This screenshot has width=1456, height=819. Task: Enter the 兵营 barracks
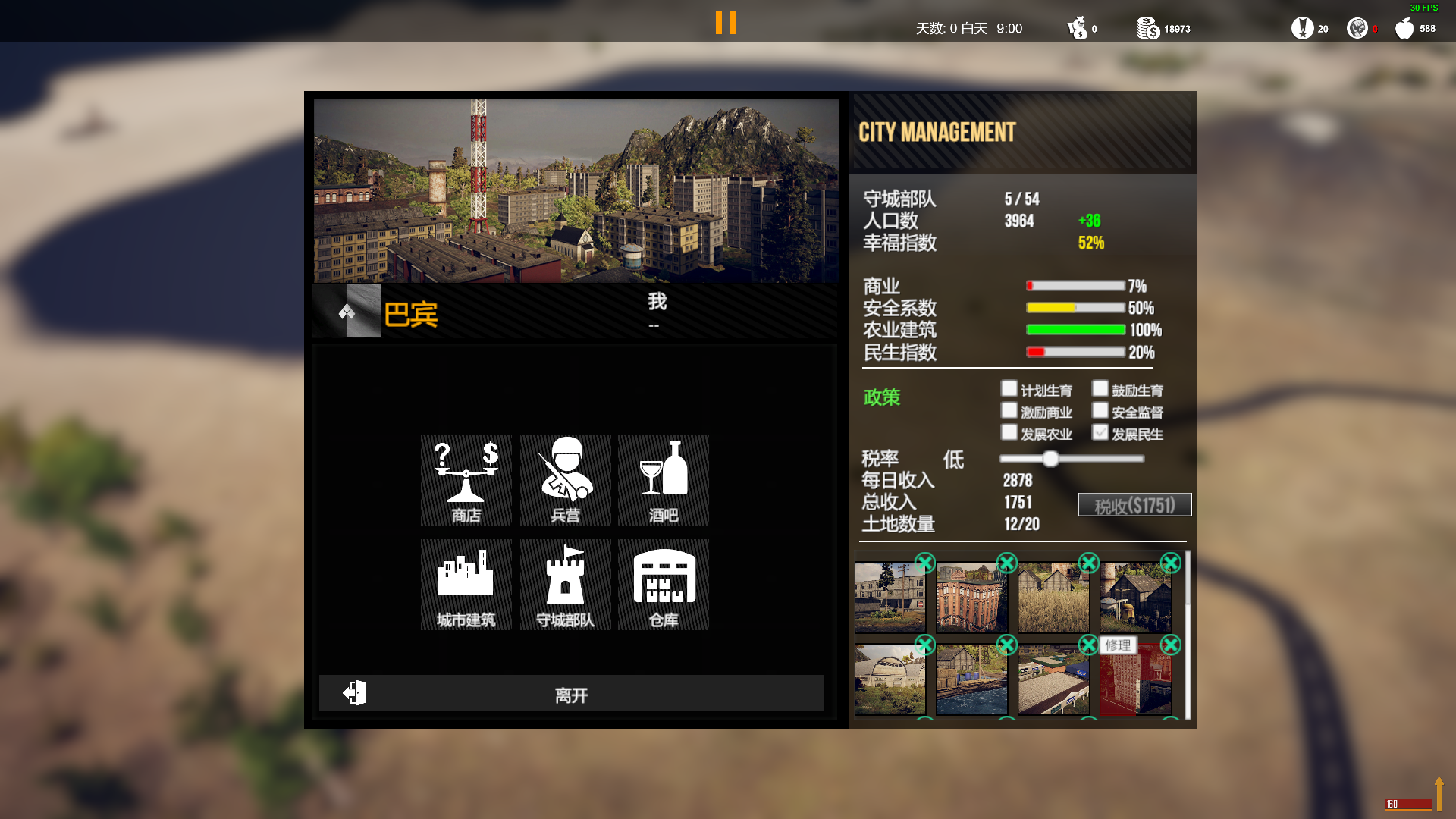pyautogui.click(x=565, y=480)
